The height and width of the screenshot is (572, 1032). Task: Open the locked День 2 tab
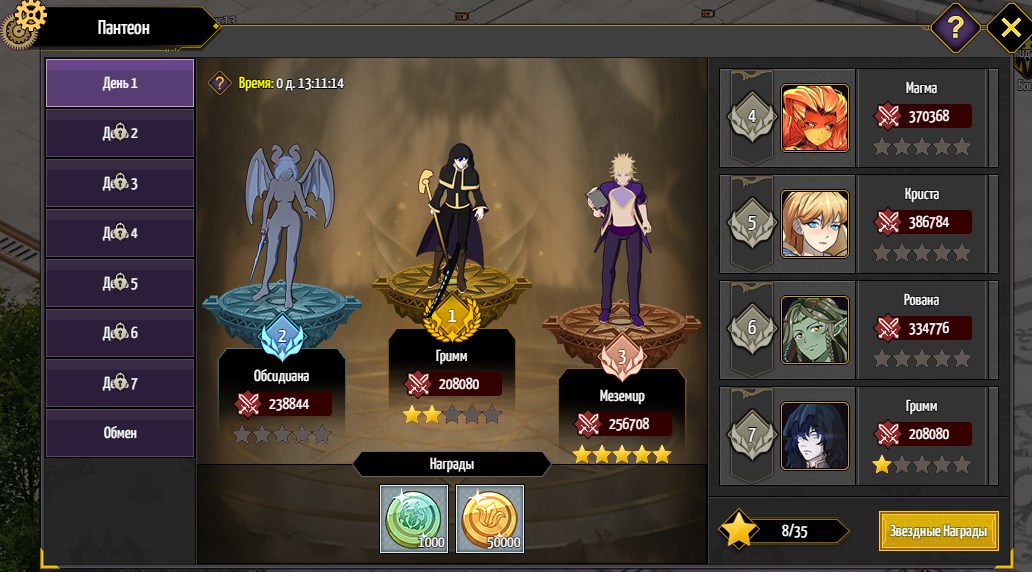pos(119,133)
